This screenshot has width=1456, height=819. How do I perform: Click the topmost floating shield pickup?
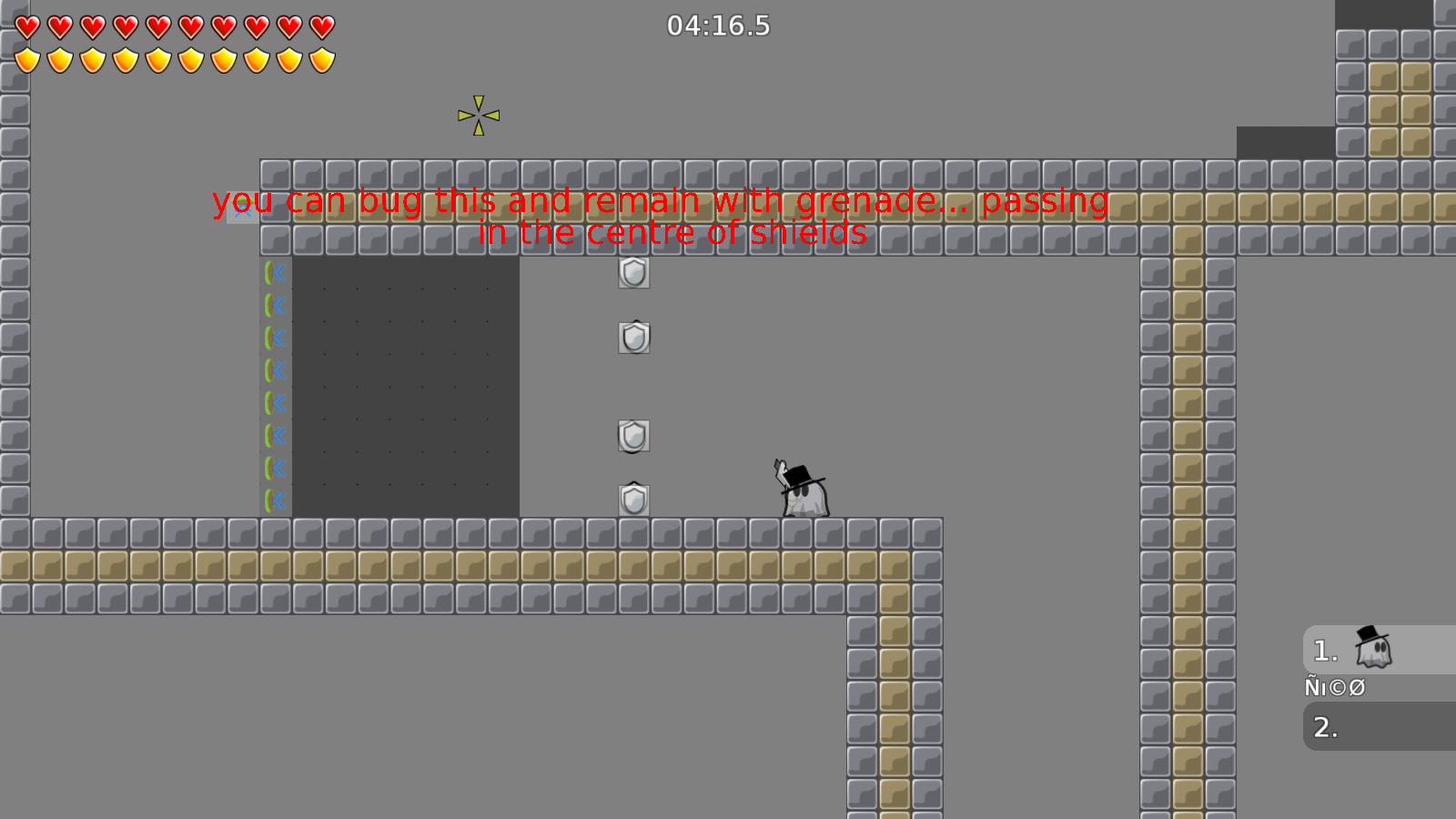pos(635,273)
